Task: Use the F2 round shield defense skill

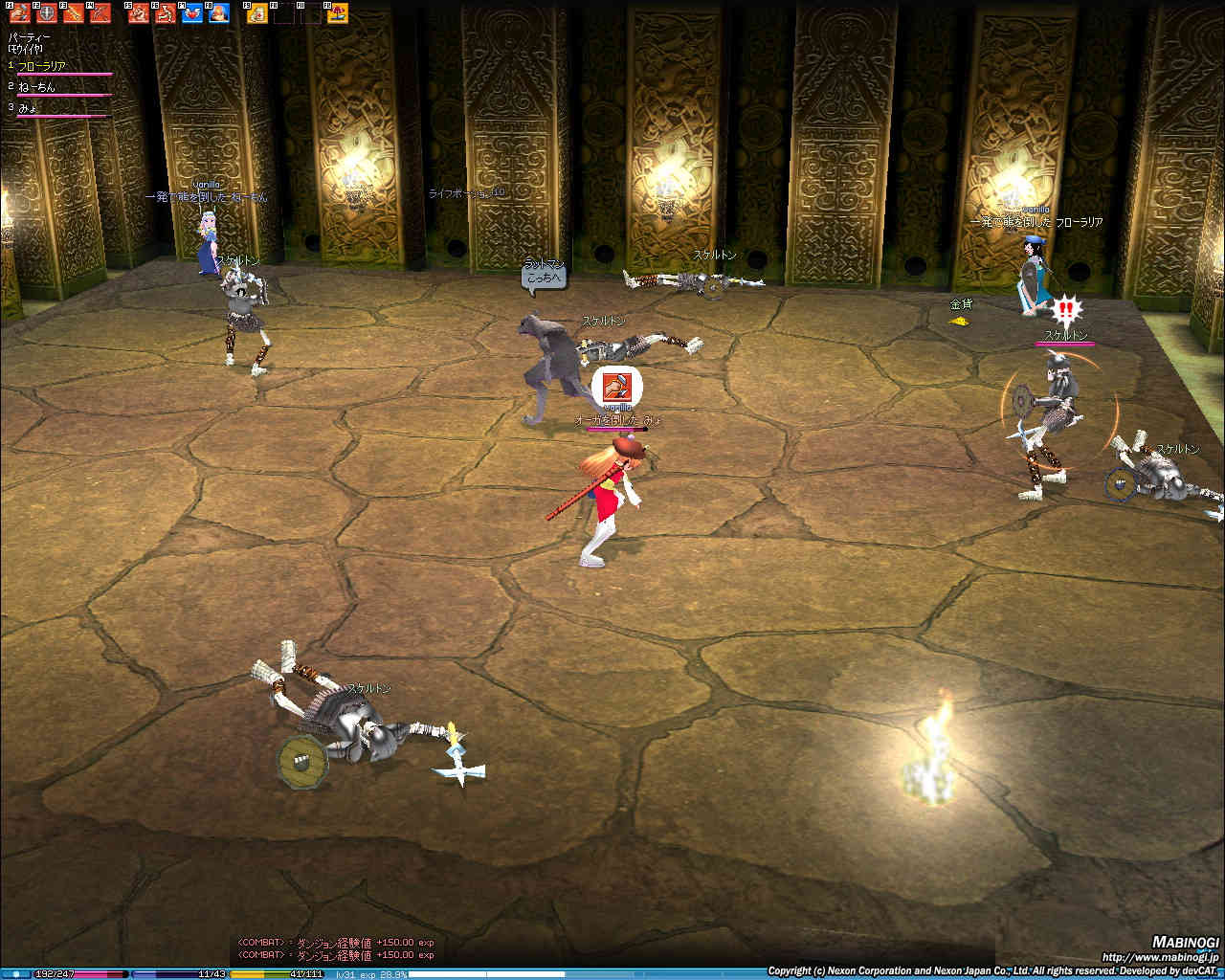Action: click(47, 13)
